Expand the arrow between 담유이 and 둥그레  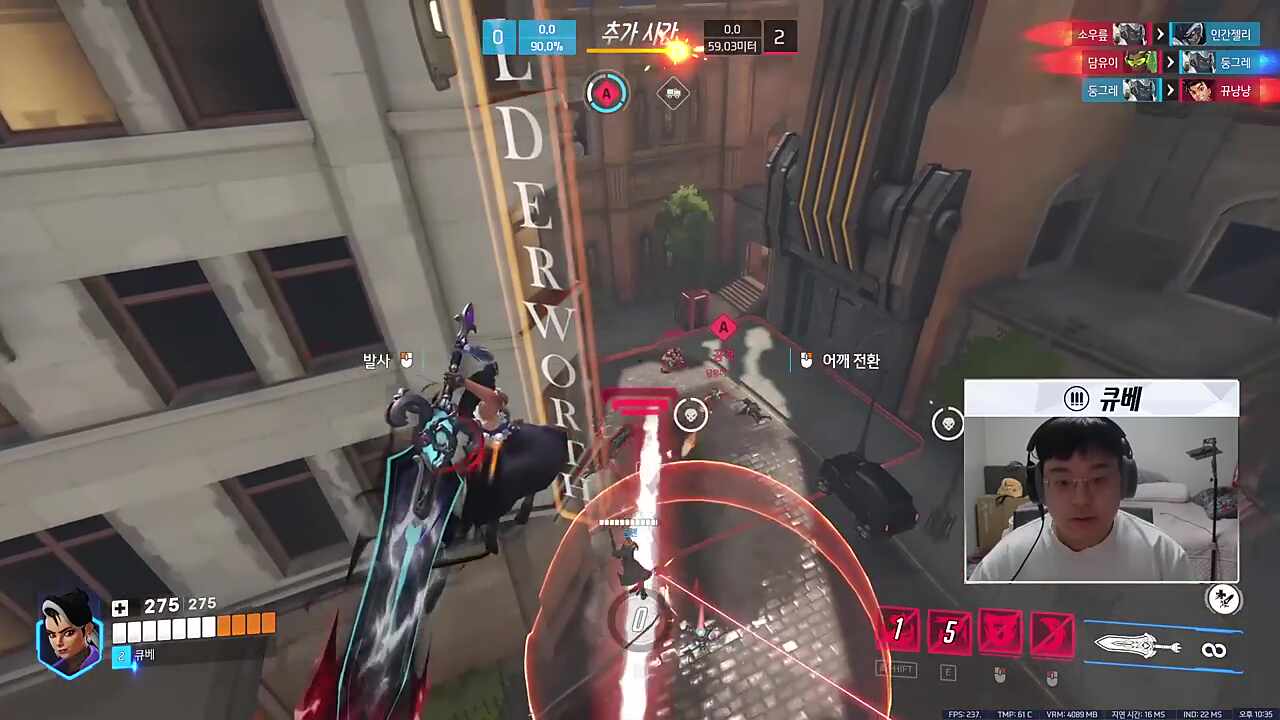pos(1170,62)
